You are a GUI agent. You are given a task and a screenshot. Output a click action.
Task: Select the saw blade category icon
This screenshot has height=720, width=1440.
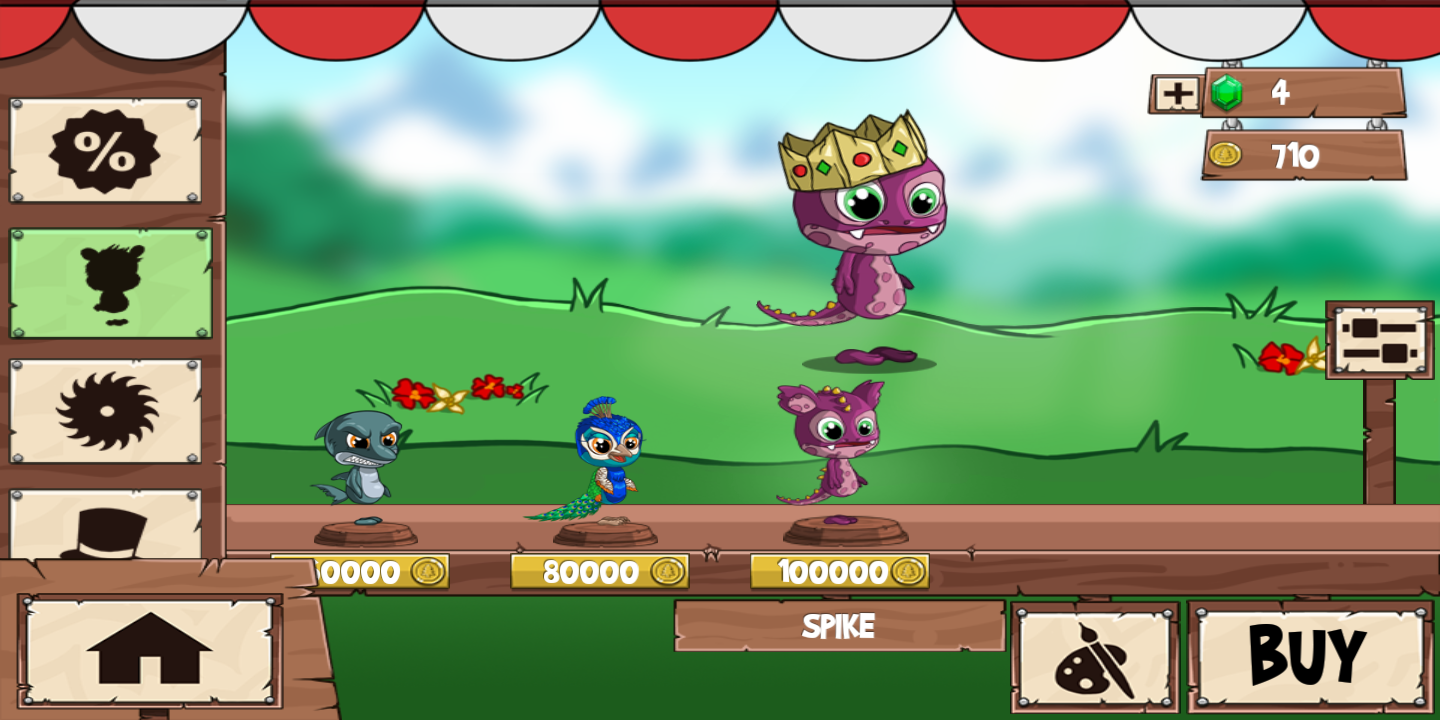point(107,413)
